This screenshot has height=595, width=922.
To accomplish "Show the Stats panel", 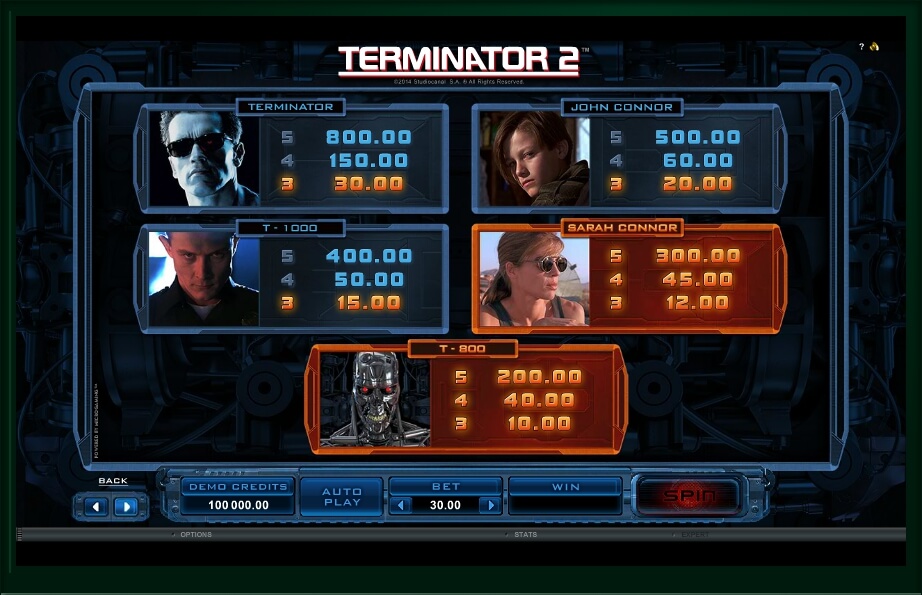I will (x=525, y=535).
